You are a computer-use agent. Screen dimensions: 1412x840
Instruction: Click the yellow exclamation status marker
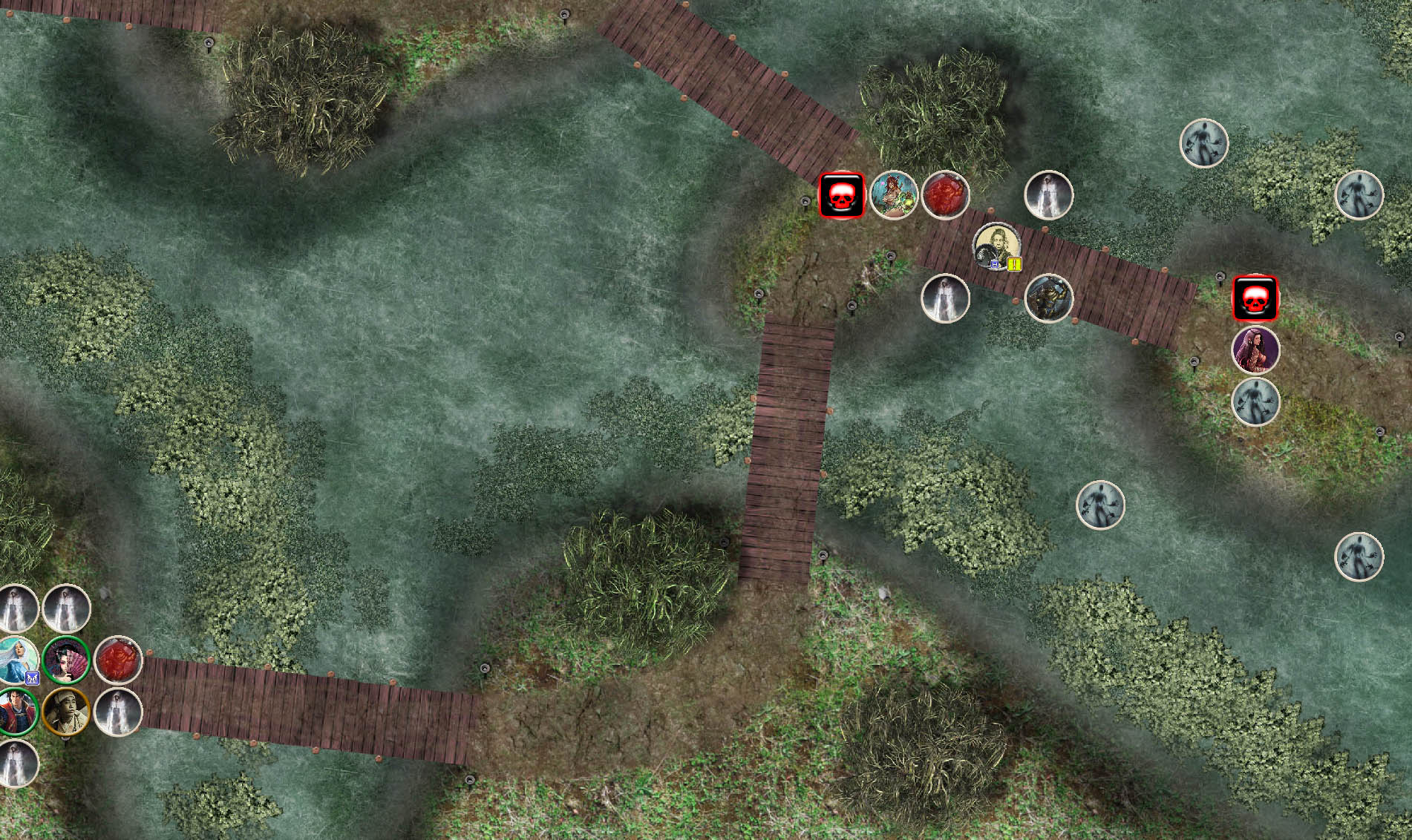[x=1014, y=263]
